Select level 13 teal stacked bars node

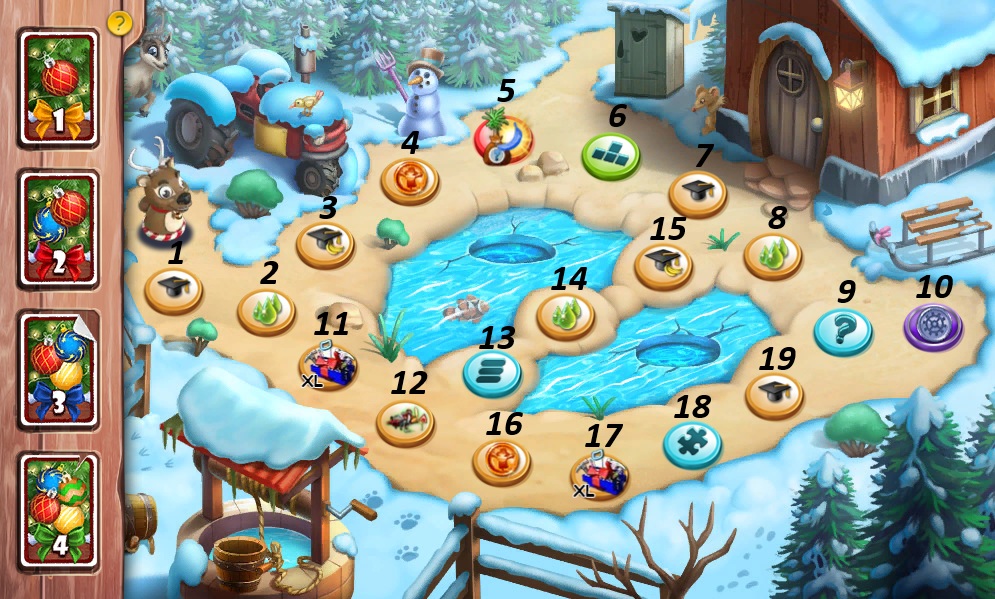[491, 373]
